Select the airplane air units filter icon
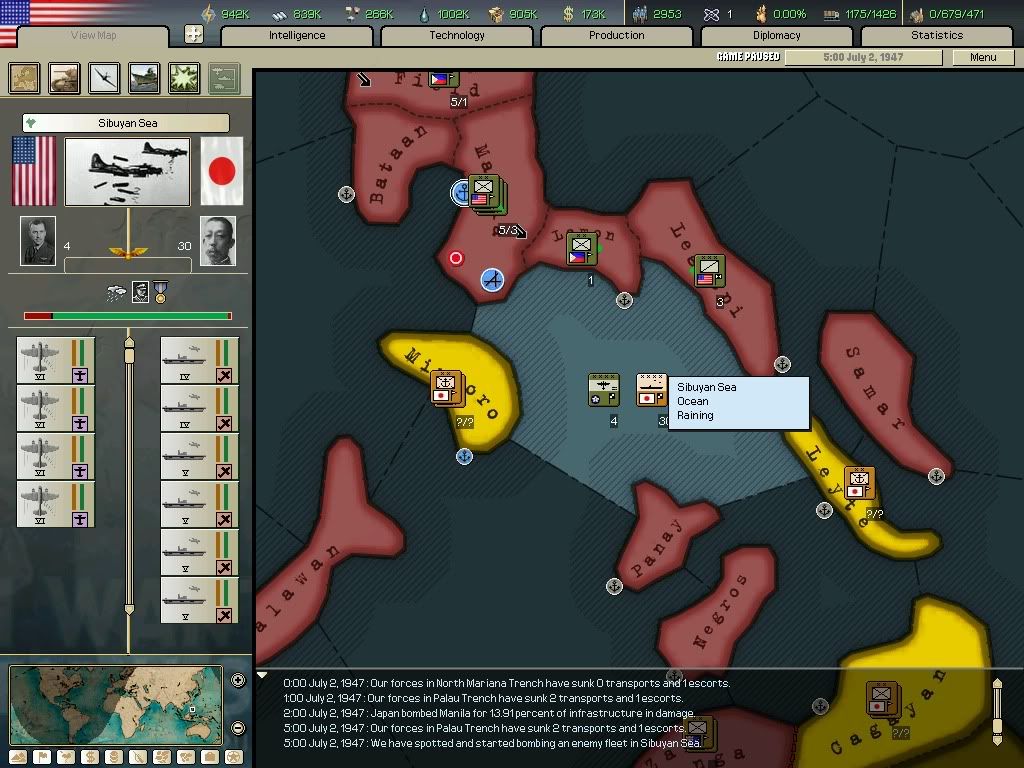 point(104,78)
